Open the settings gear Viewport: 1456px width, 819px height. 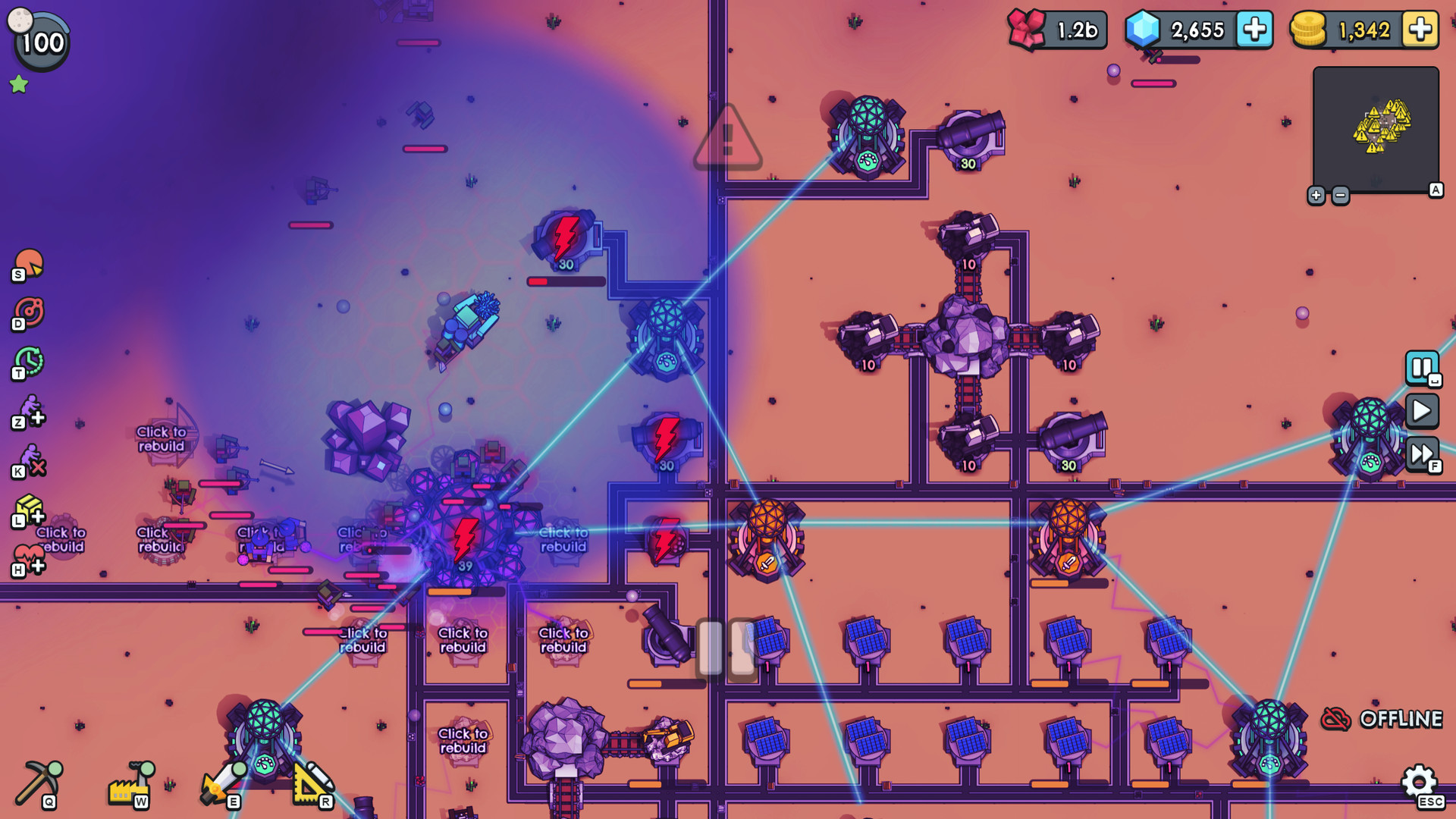coord(1417,779)
